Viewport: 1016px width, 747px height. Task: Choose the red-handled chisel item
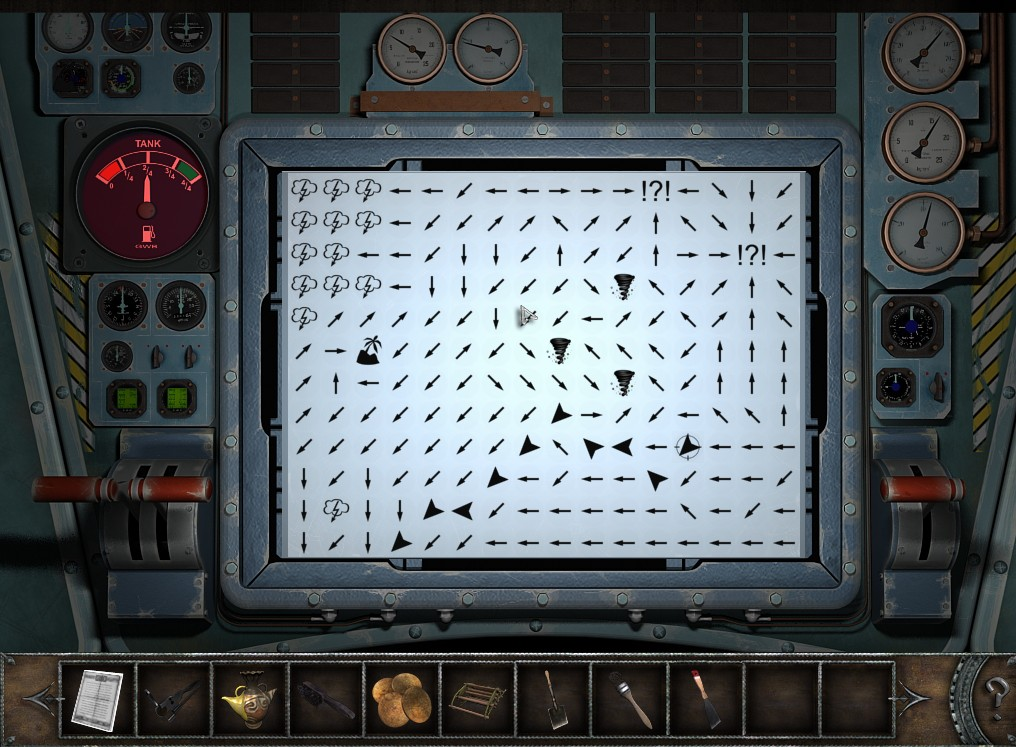[705, 698]
